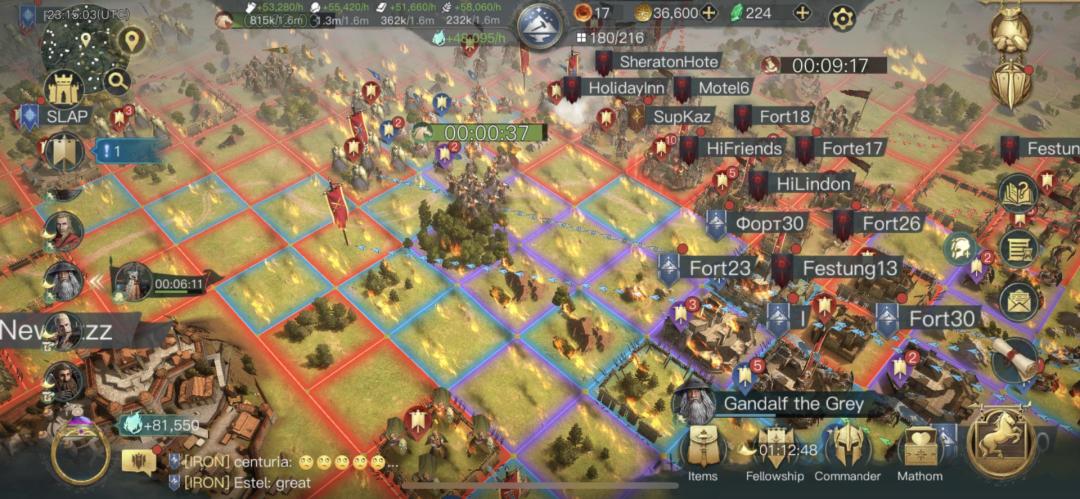The width and height of the screenshot is (1080, 499).
Task: Open the SLAP alliance banner
Action: tap(55, 116)
